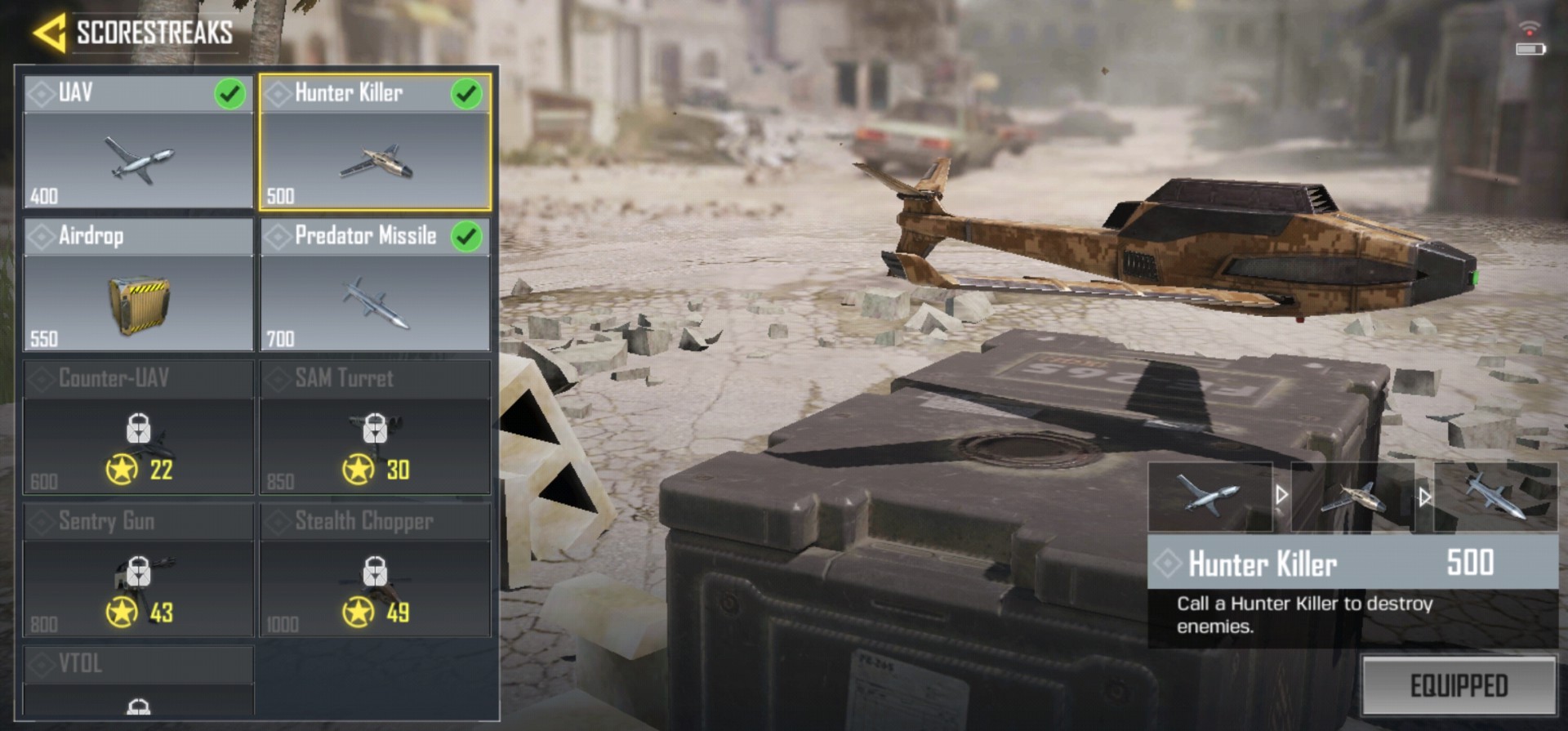
Task: Select the locked VTOL tile
Action: (x=138, y=682)
